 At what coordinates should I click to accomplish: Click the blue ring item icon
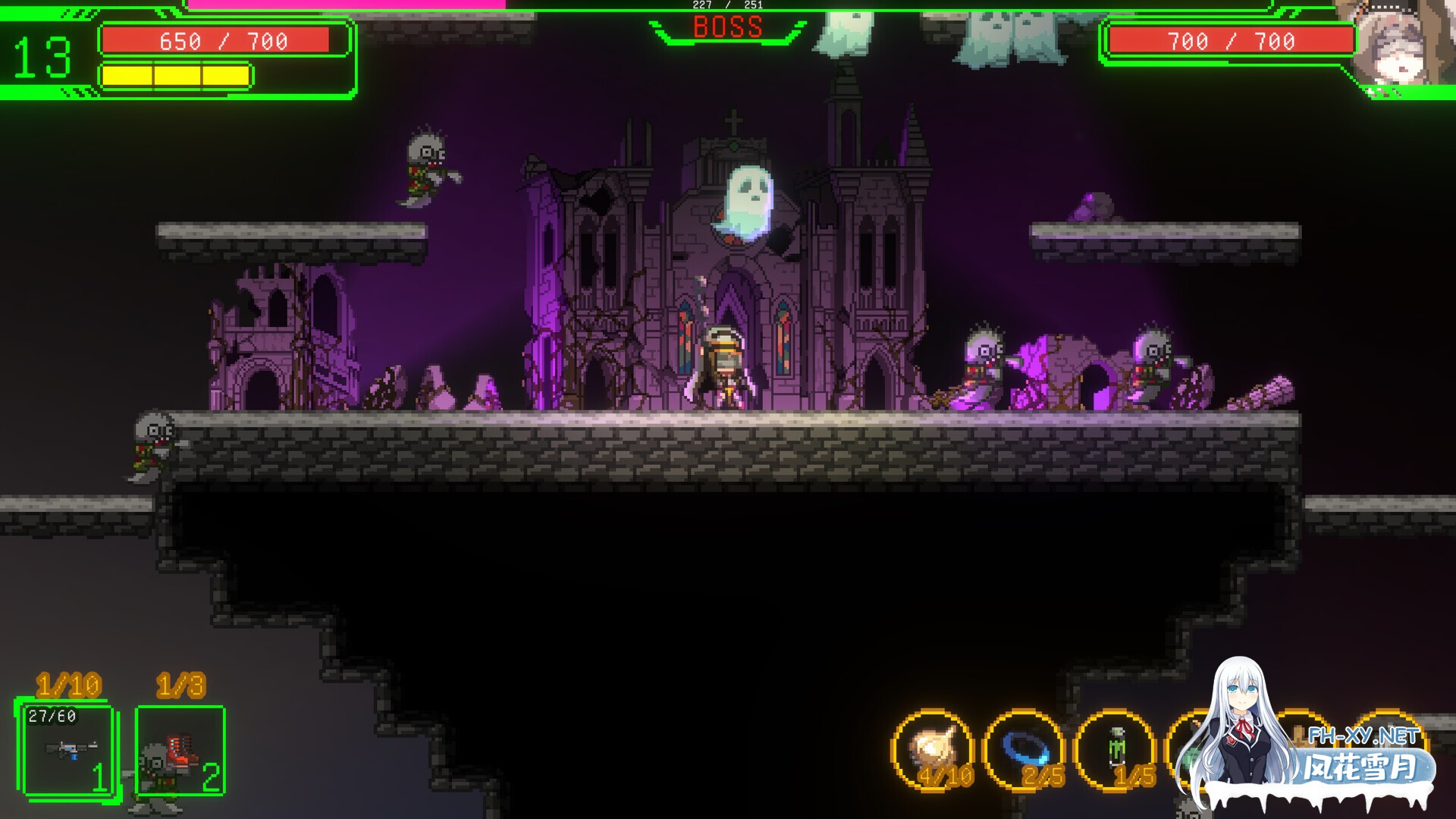tap(1024, 749)
